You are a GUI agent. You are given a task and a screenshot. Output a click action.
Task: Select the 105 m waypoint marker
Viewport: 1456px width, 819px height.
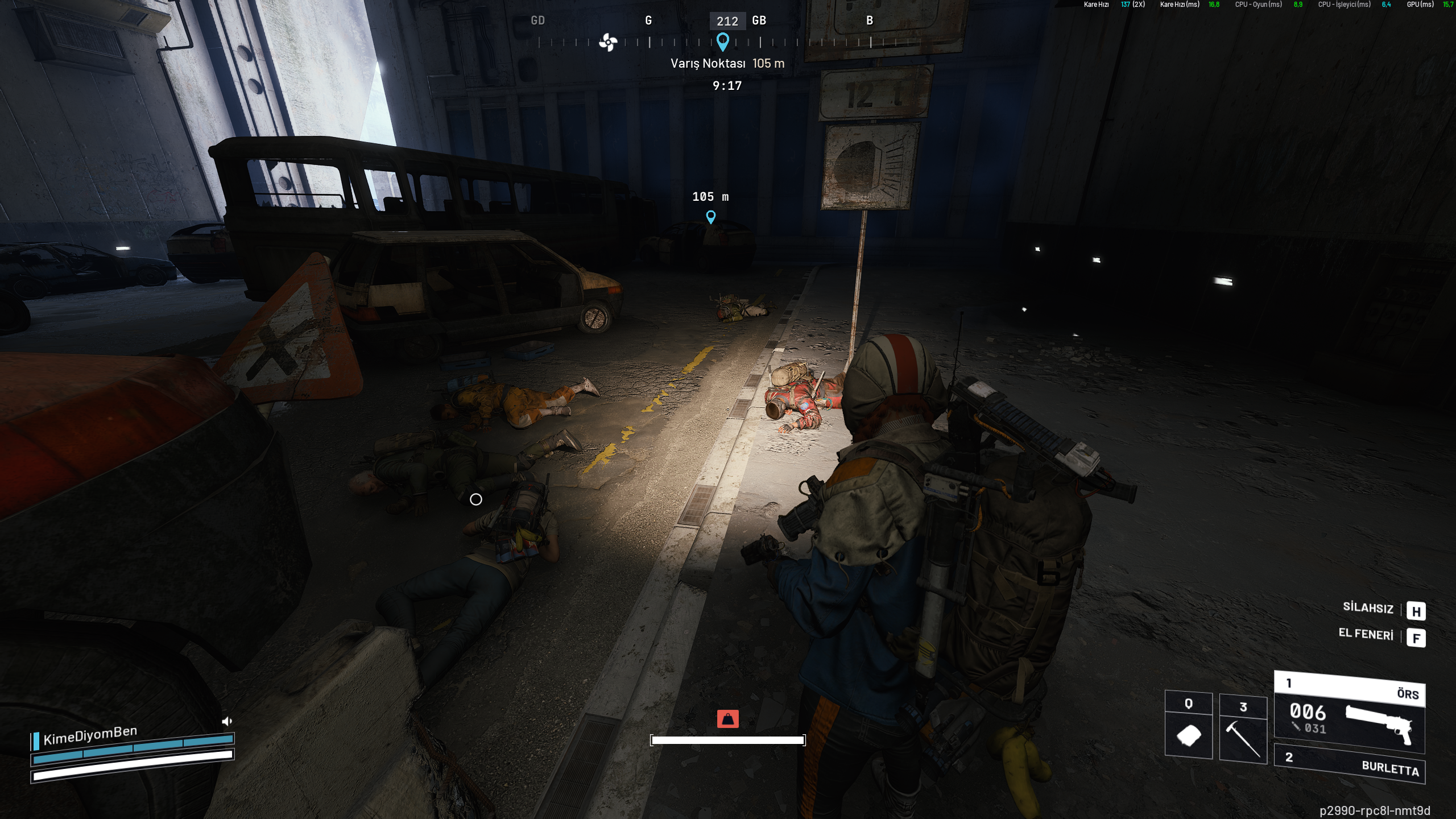pos(710,217)
